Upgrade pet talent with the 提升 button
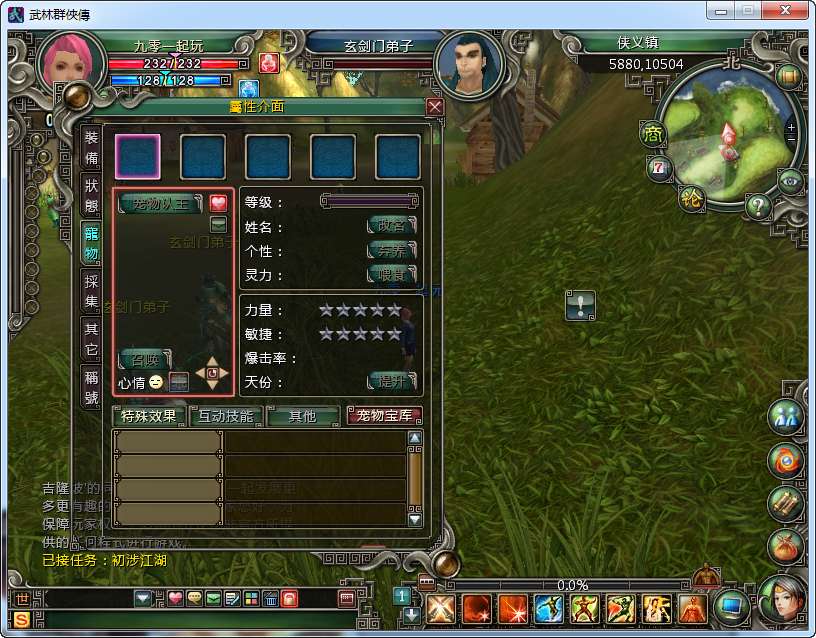The image size is (816, 638). [x=391, y=381]
